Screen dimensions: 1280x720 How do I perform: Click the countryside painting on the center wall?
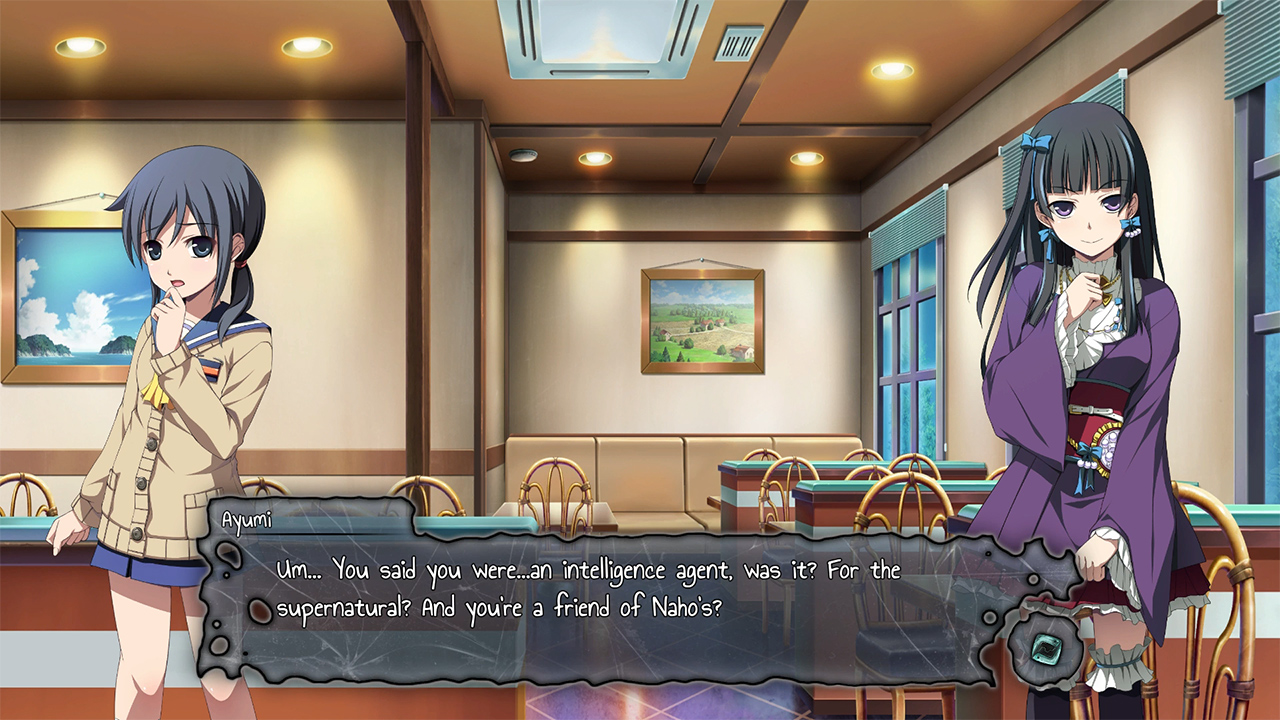point(700,320)
